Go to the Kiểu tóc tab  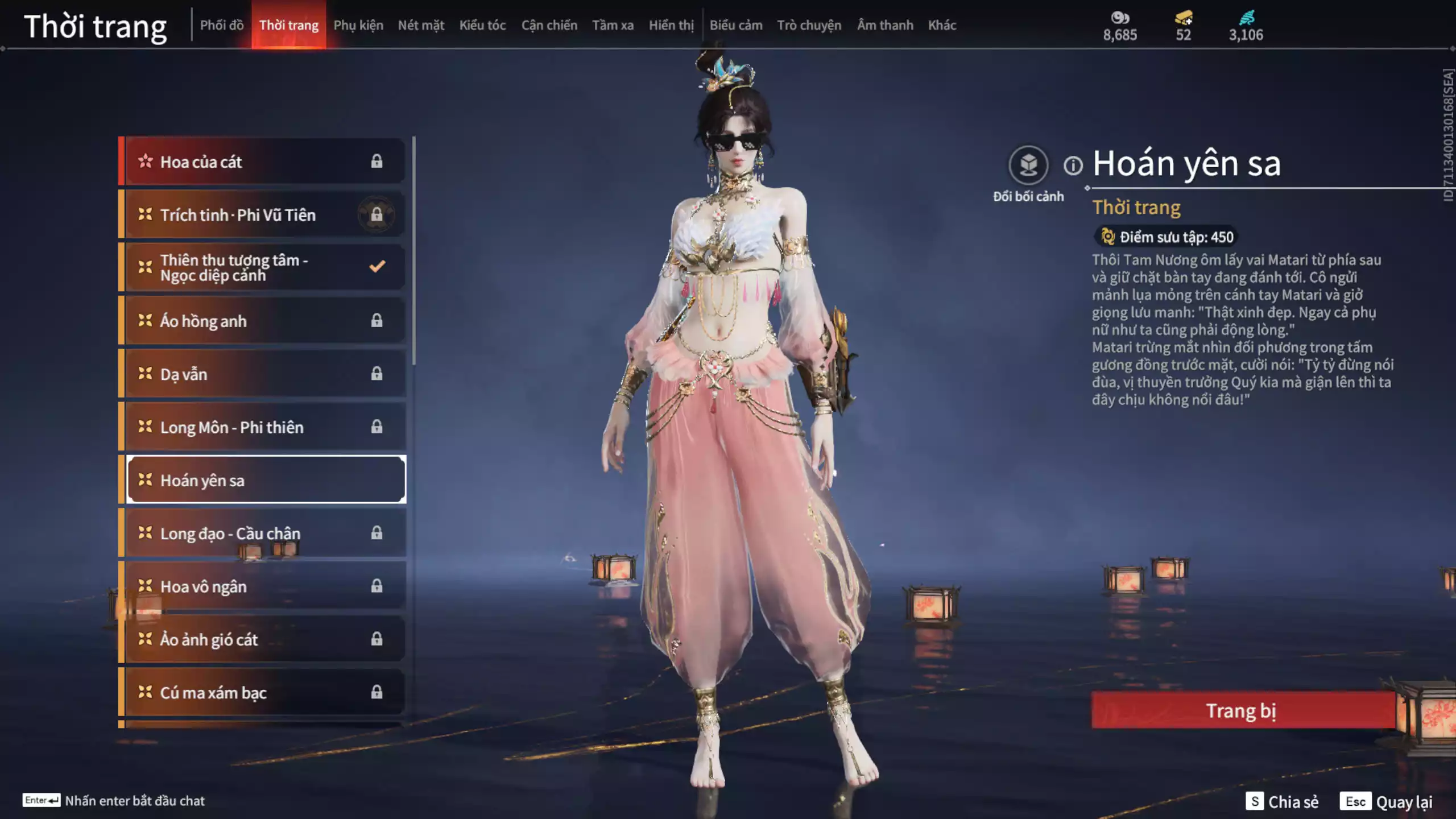(x=482, y=25)
